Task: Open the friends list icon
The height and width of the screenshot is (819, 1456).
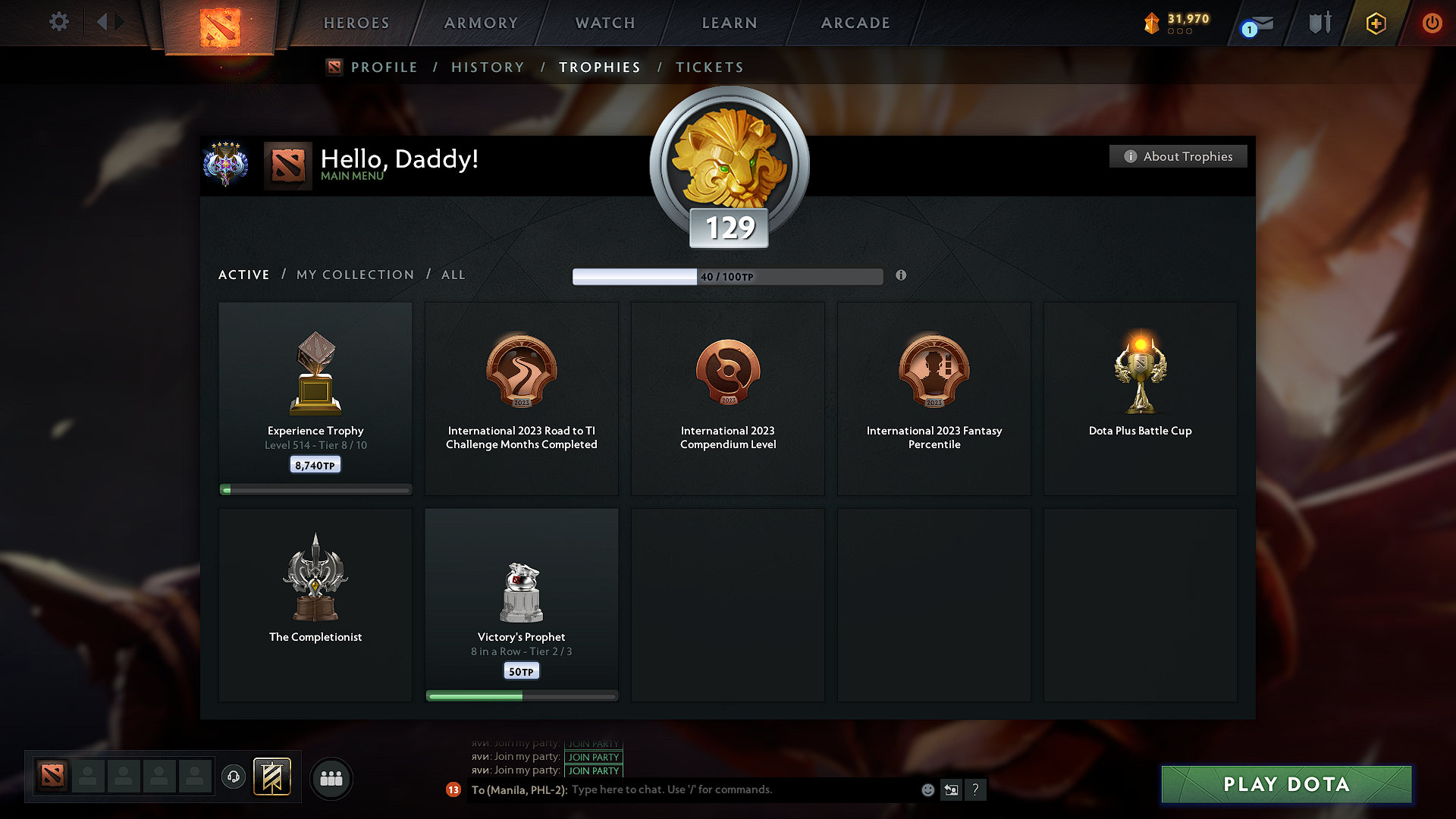Action: pos(331,778)
